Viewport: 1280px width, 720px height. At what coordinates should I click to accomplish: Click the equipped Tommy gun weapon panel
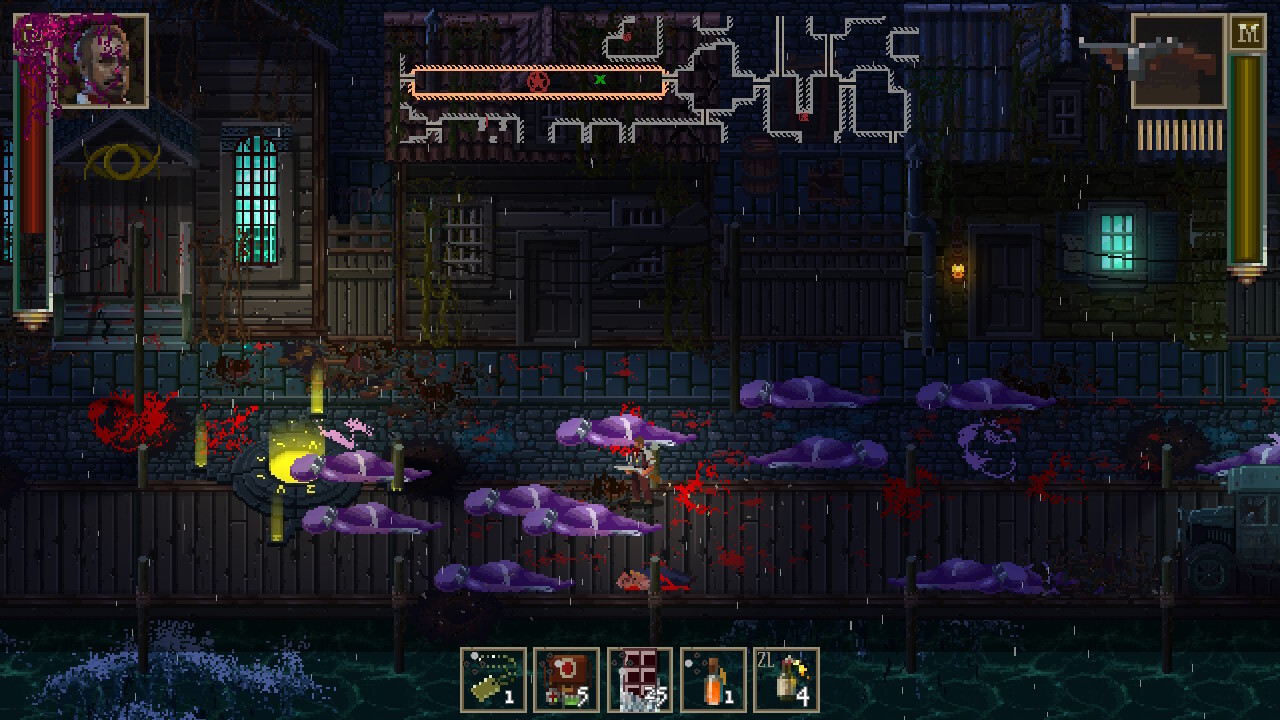(x=1178, y=61)
